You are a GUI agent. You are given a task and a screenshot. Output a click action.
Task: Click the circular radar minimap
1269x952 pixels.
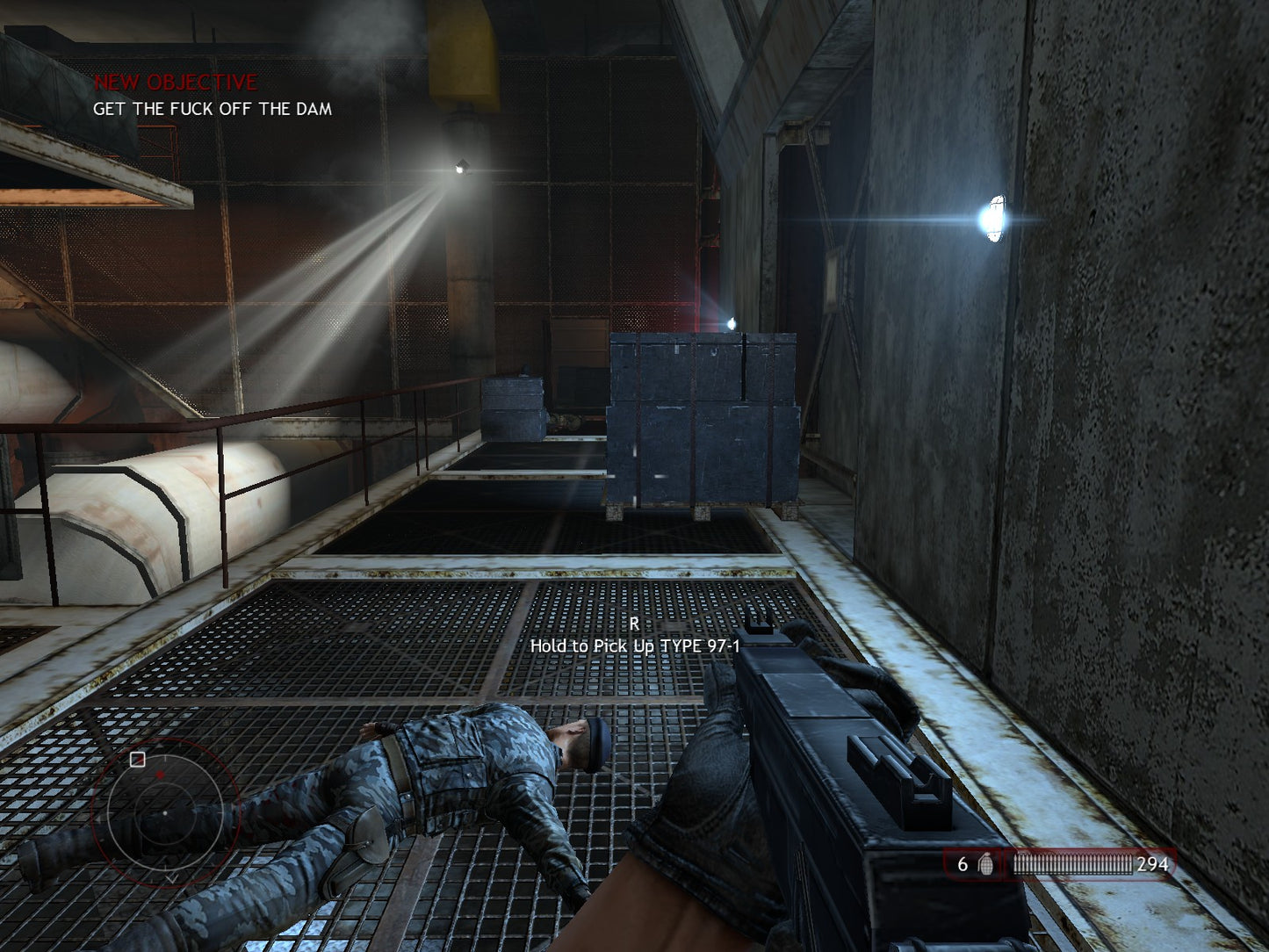[x=164, y=812]
